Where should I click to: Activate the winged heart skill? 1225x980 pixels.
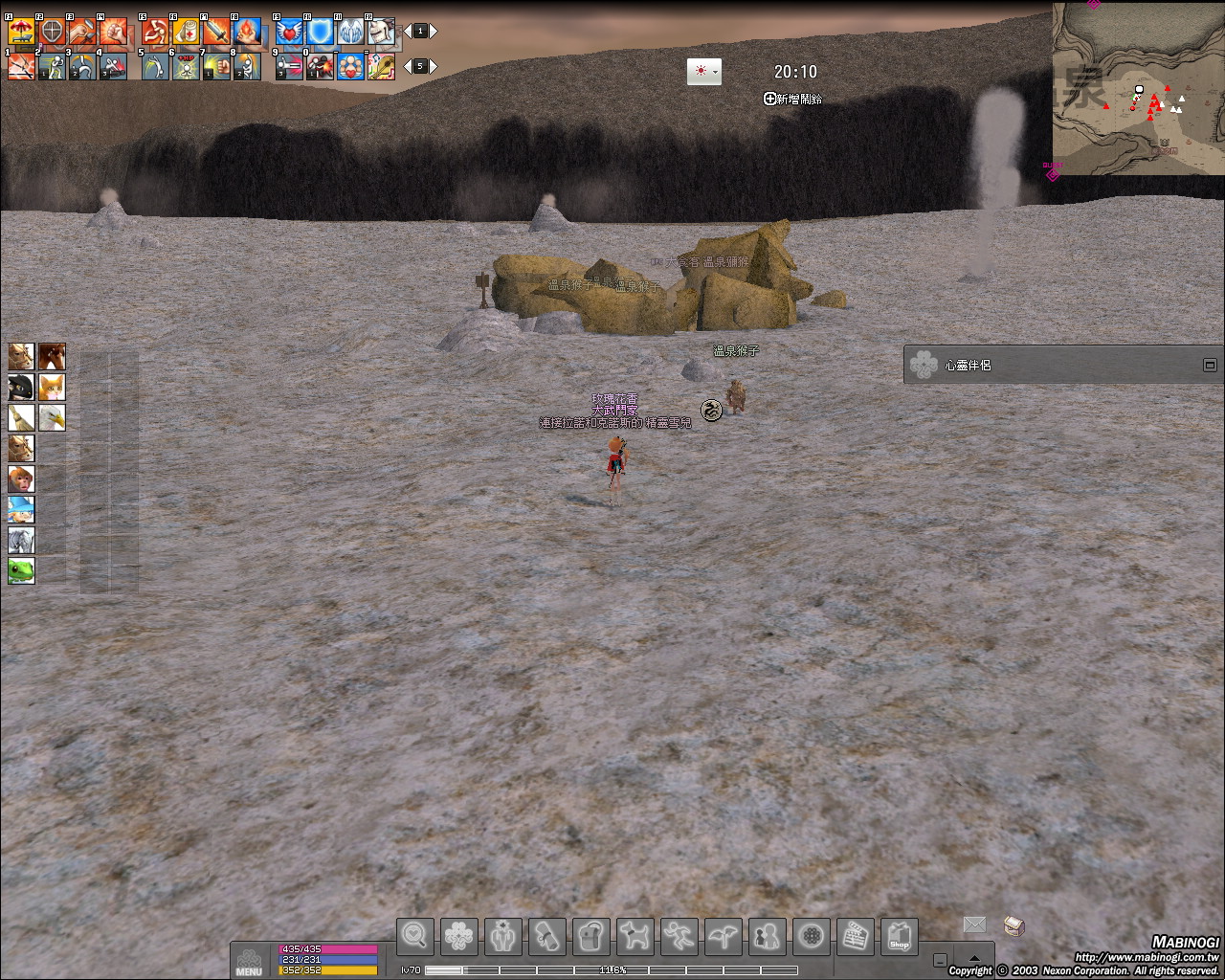coord(289,33)
